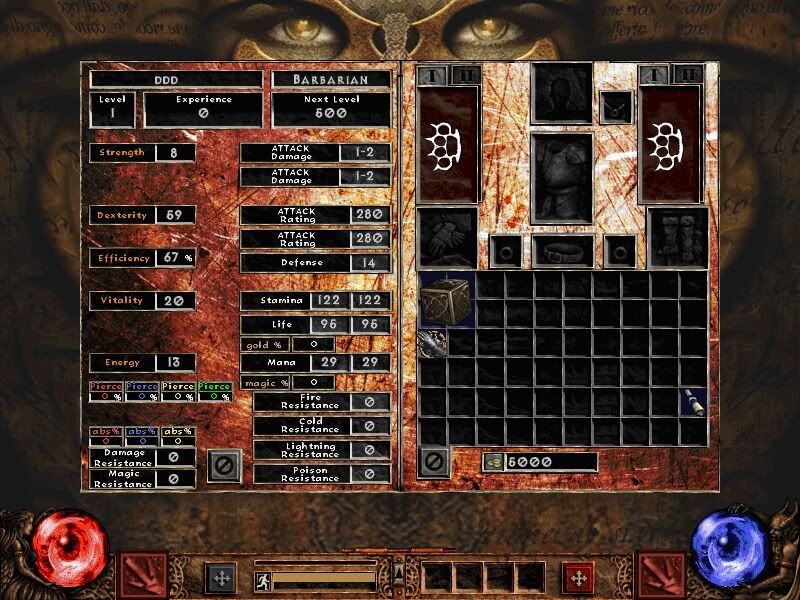800x600 pixels.
Task: Expand the mini menu arrow on the bottom bar
Action: tap(399, 571)
